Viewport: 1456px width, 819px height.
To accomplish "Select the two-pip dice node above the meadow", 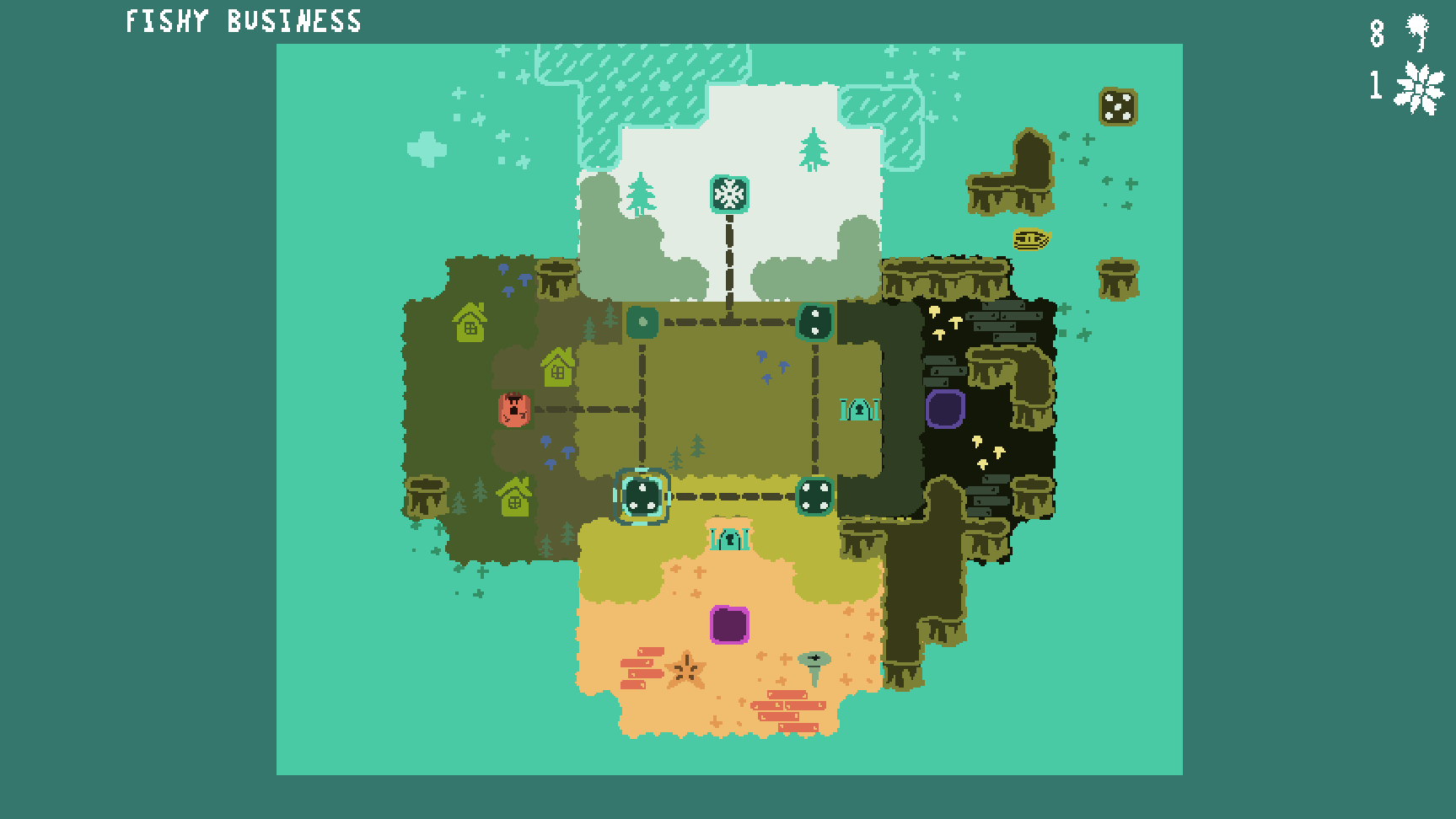I will tap(815, 321).
